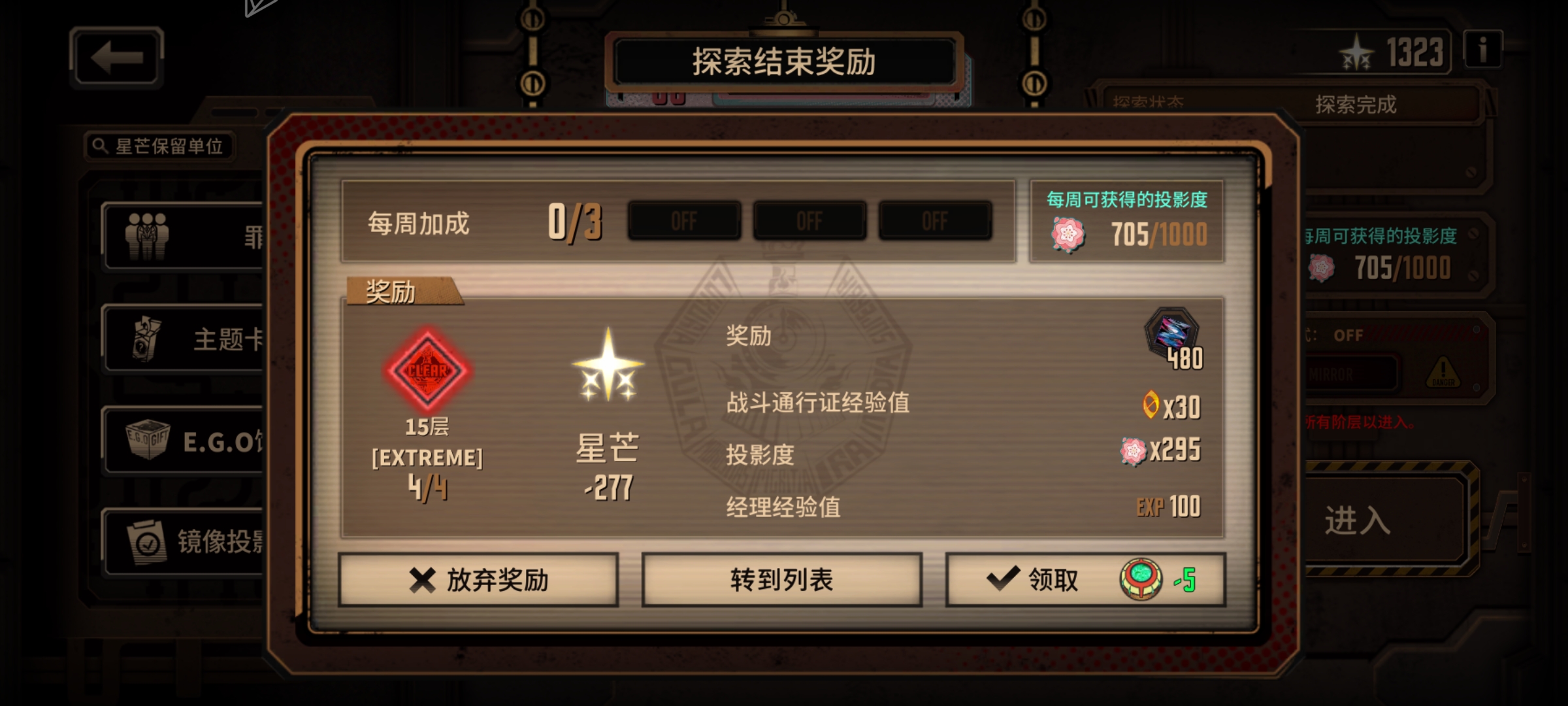Toggle the first weekly bonus OFF switch
The height and width of the screenshot is (706, 1568).
pos(683,221)
